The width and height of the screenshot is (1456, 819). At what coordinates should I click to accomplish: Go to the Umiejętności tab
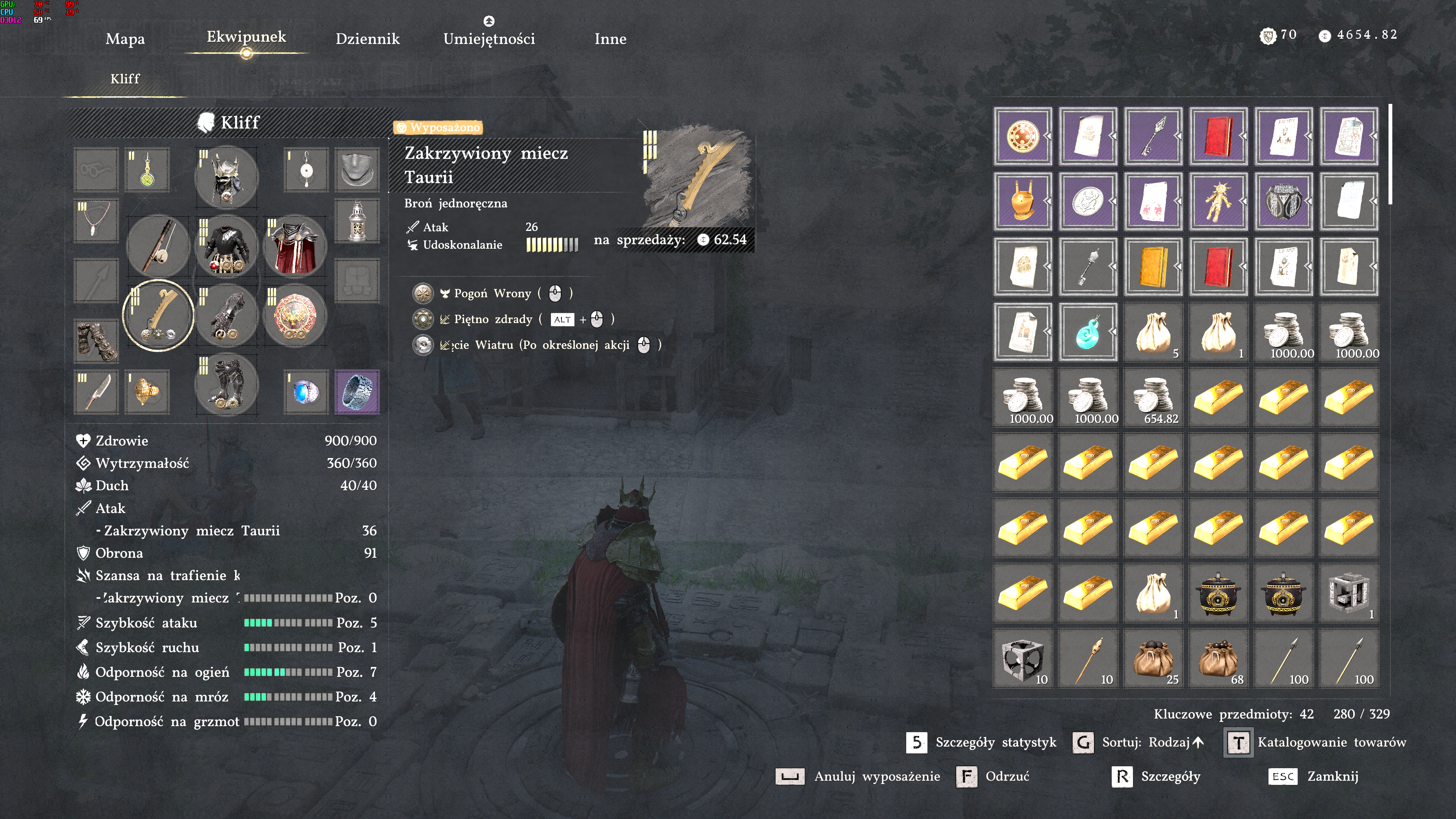tap(489, 39)
